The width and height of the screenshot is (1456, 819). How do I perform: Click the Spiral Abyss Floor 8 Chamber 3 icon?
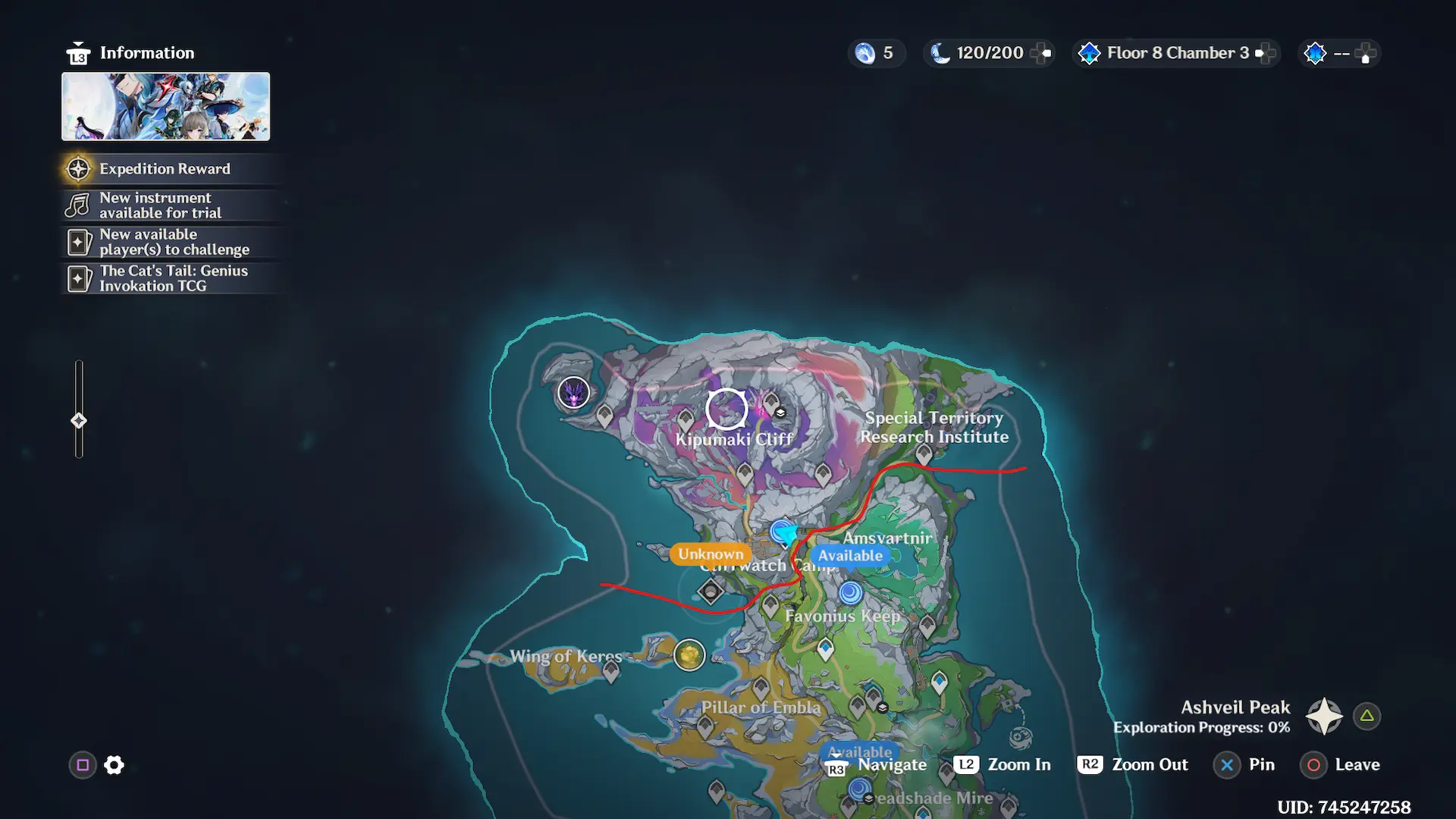(x=1089, y=53)
